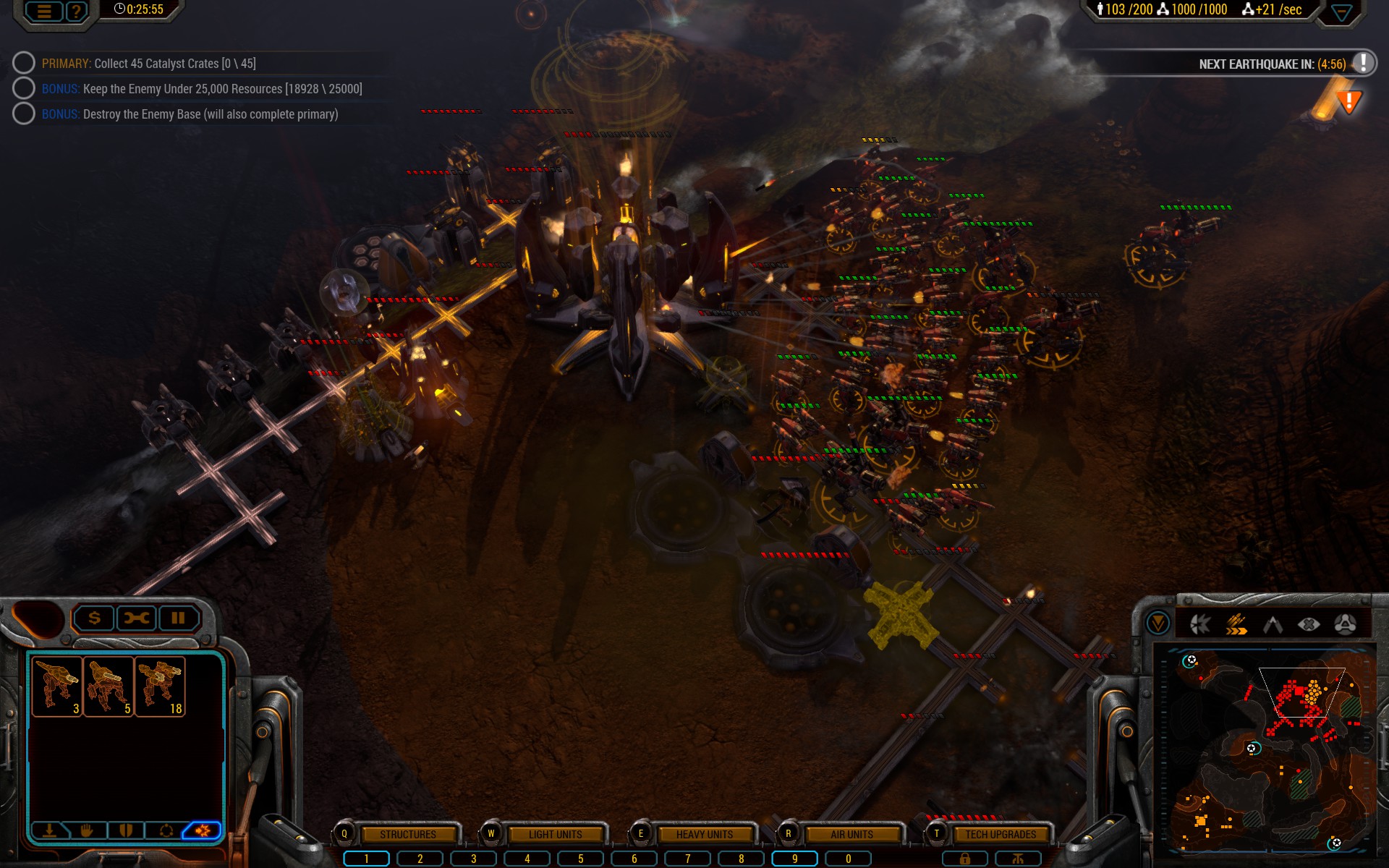This screenshot has width=1389, height=868.
Task: Activate the wrench repair button
Action: pos(136,618)
